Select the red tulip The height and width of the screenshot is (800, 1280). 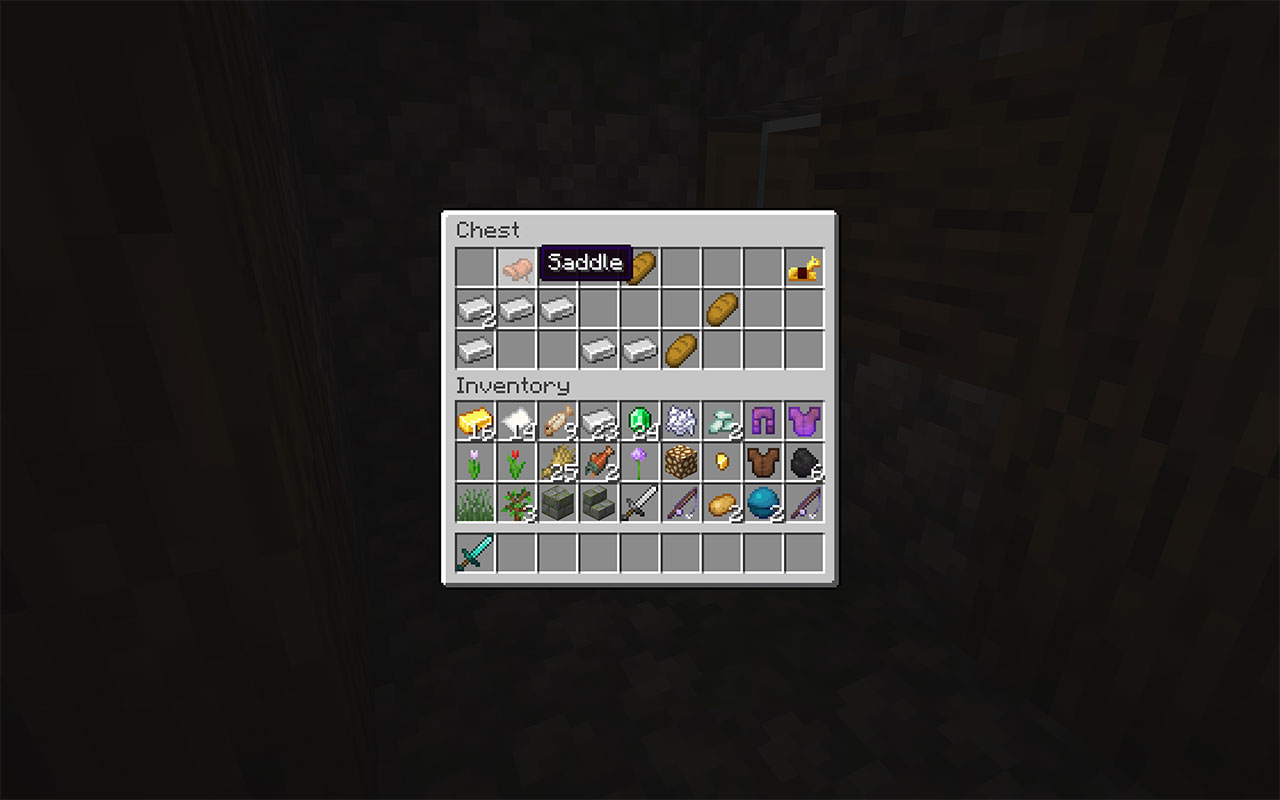(x=516, y=462)
